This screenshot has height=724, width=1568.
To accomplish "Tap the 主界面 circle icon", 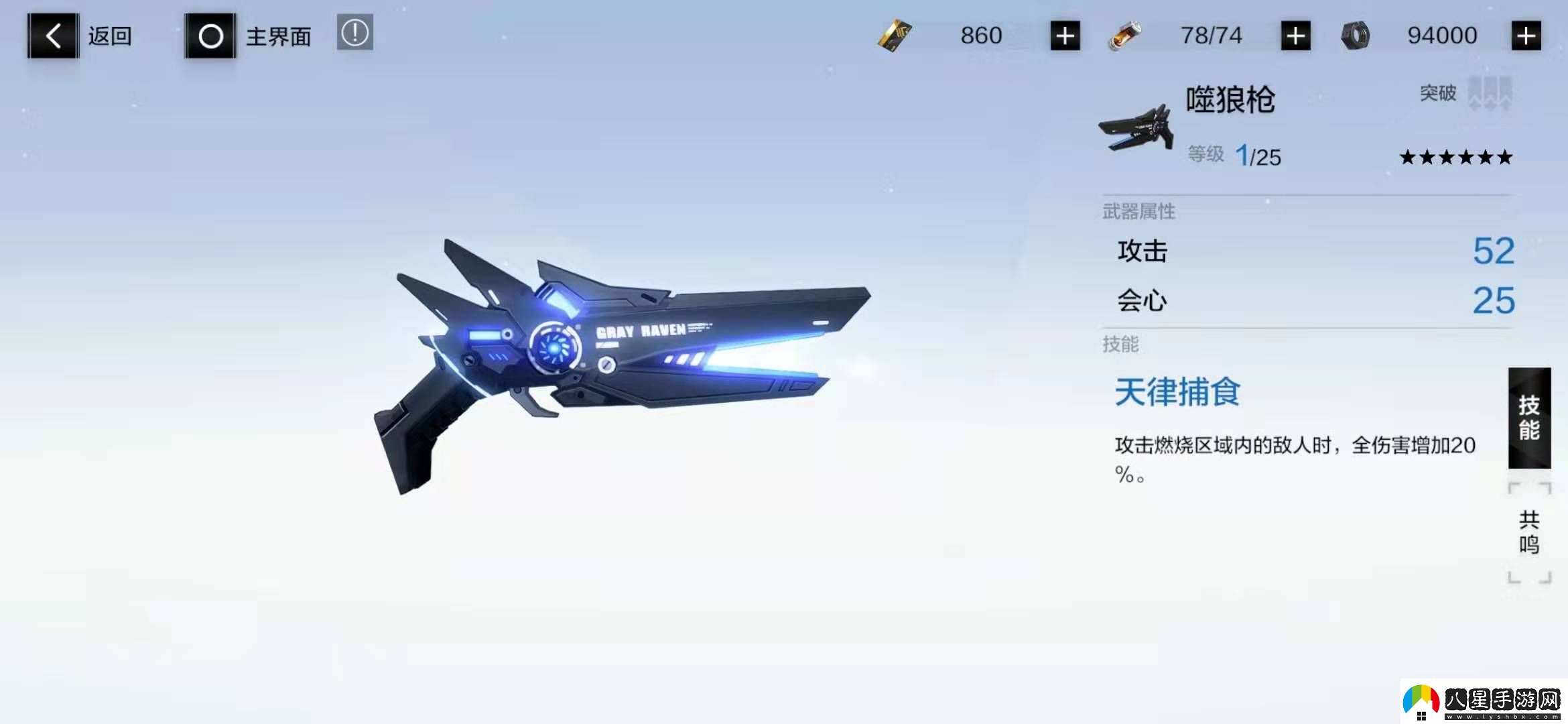I will point(210,35).
